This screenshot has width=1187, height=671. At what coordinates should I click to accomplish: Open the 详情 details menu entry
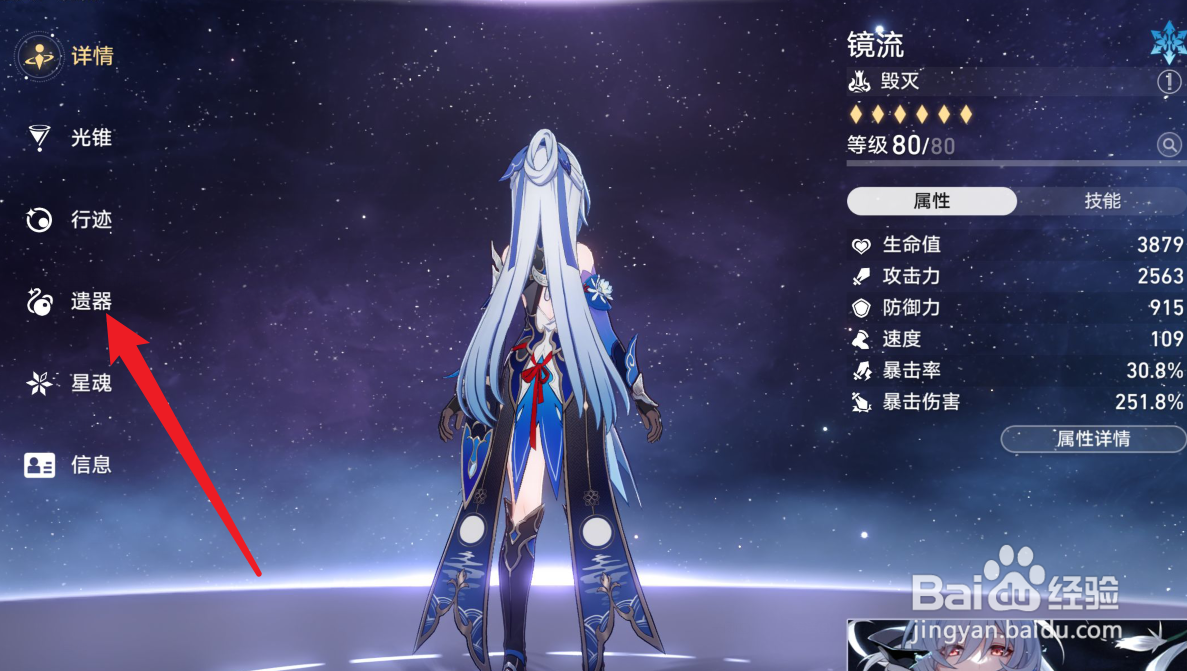click(70, 56)
